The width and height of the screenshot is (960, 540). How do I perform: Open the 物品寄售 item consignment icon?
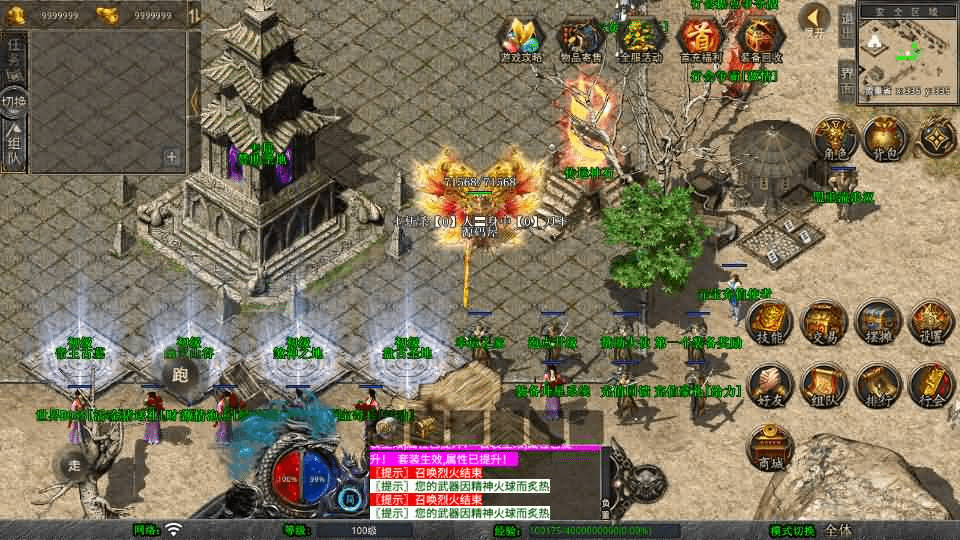580,40
